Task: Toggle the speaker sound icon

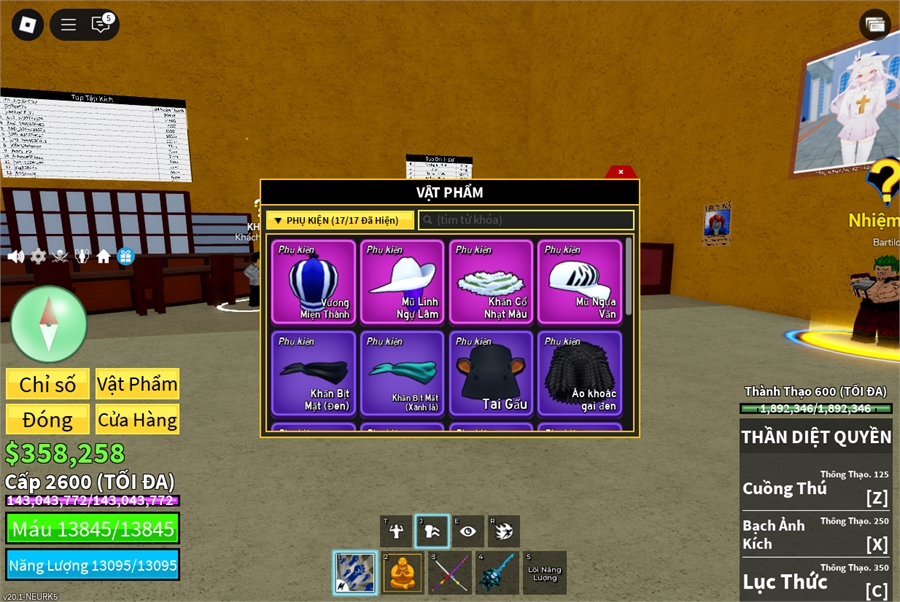Action: tap(16, 256)
